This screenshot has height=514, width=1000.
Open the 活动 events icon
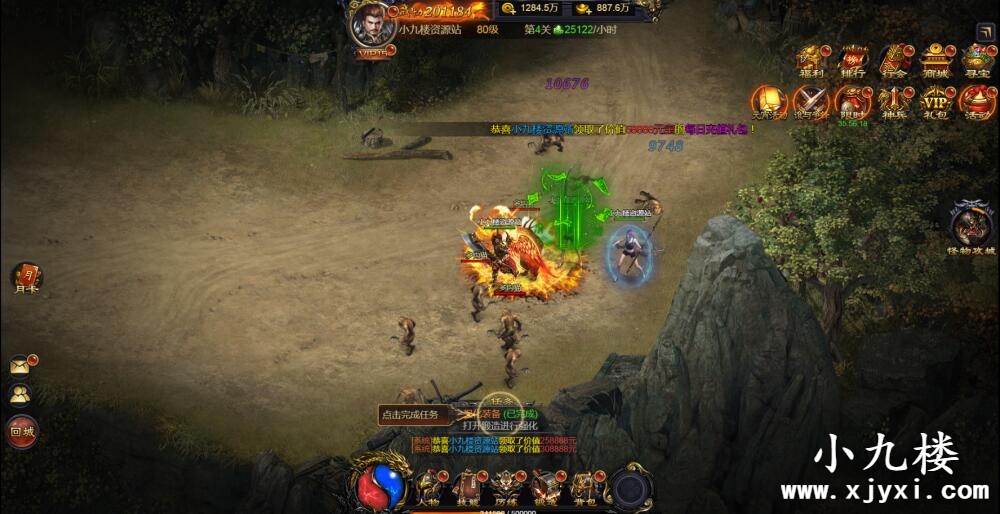pyautogui.click(x=977, y=102)
